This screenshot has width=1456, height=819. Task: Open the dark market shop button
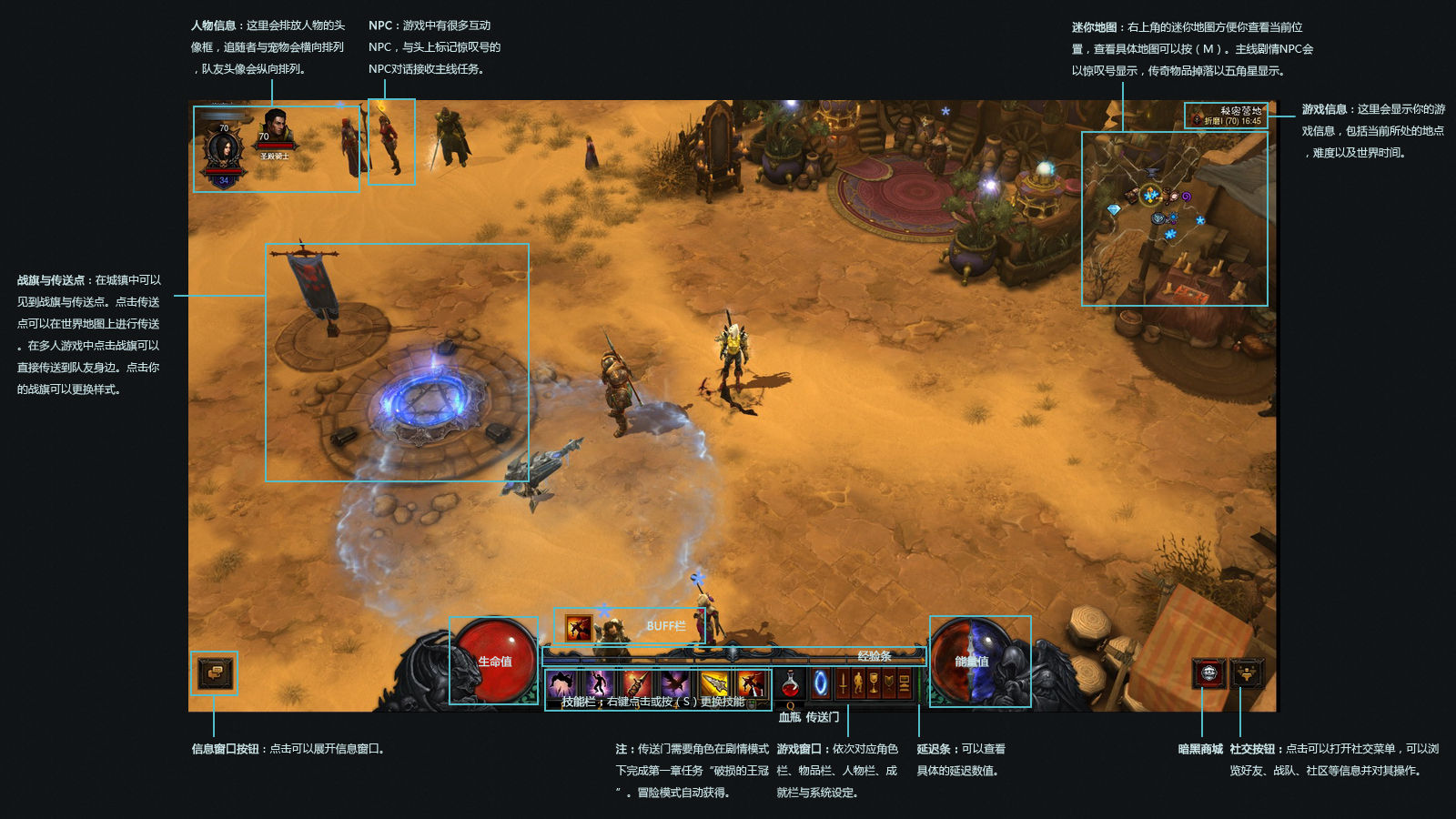point(1208,673)
